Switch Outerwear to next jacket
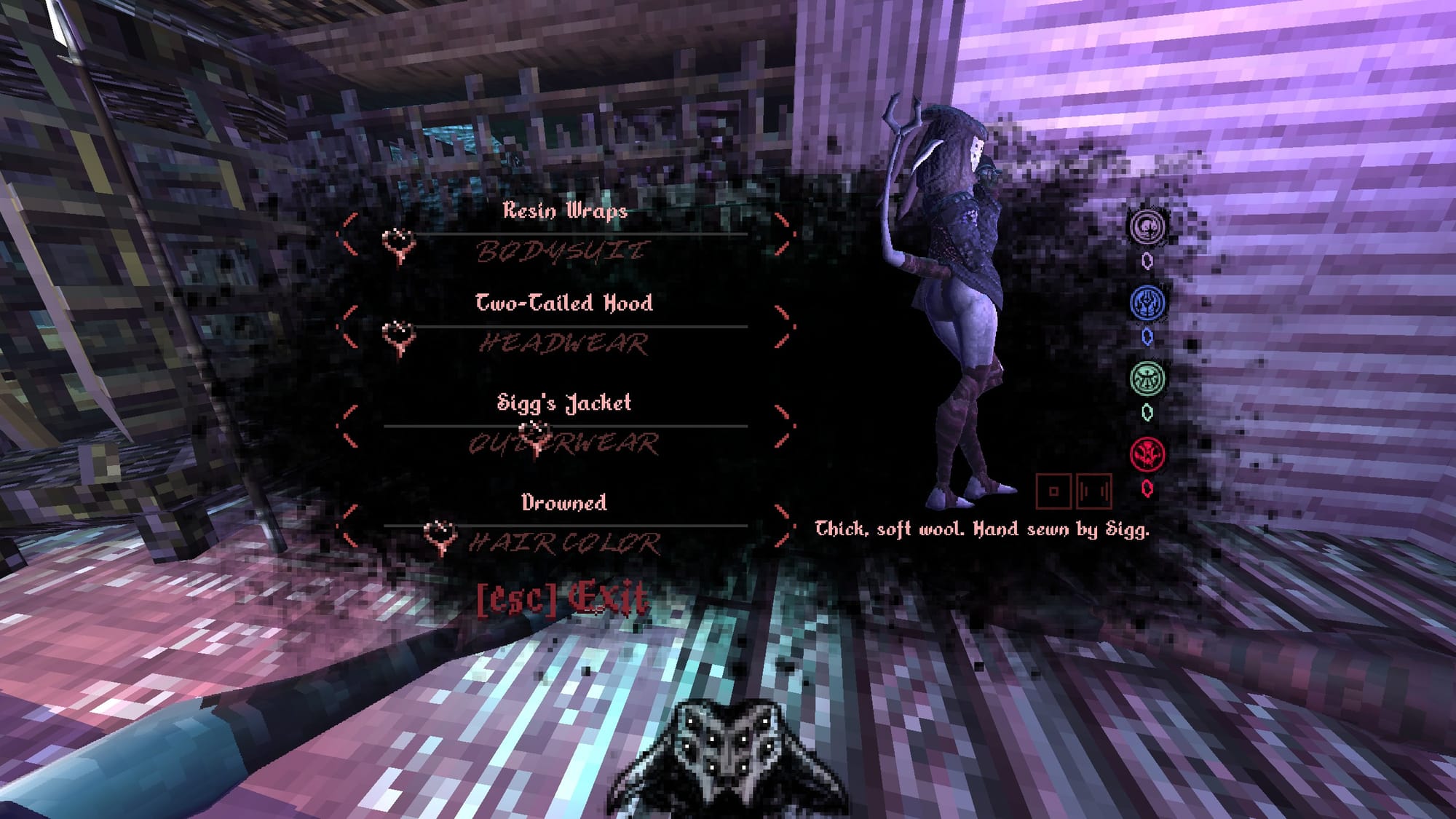Screen dimensions: 1456x819 click(x=783, y=427)
